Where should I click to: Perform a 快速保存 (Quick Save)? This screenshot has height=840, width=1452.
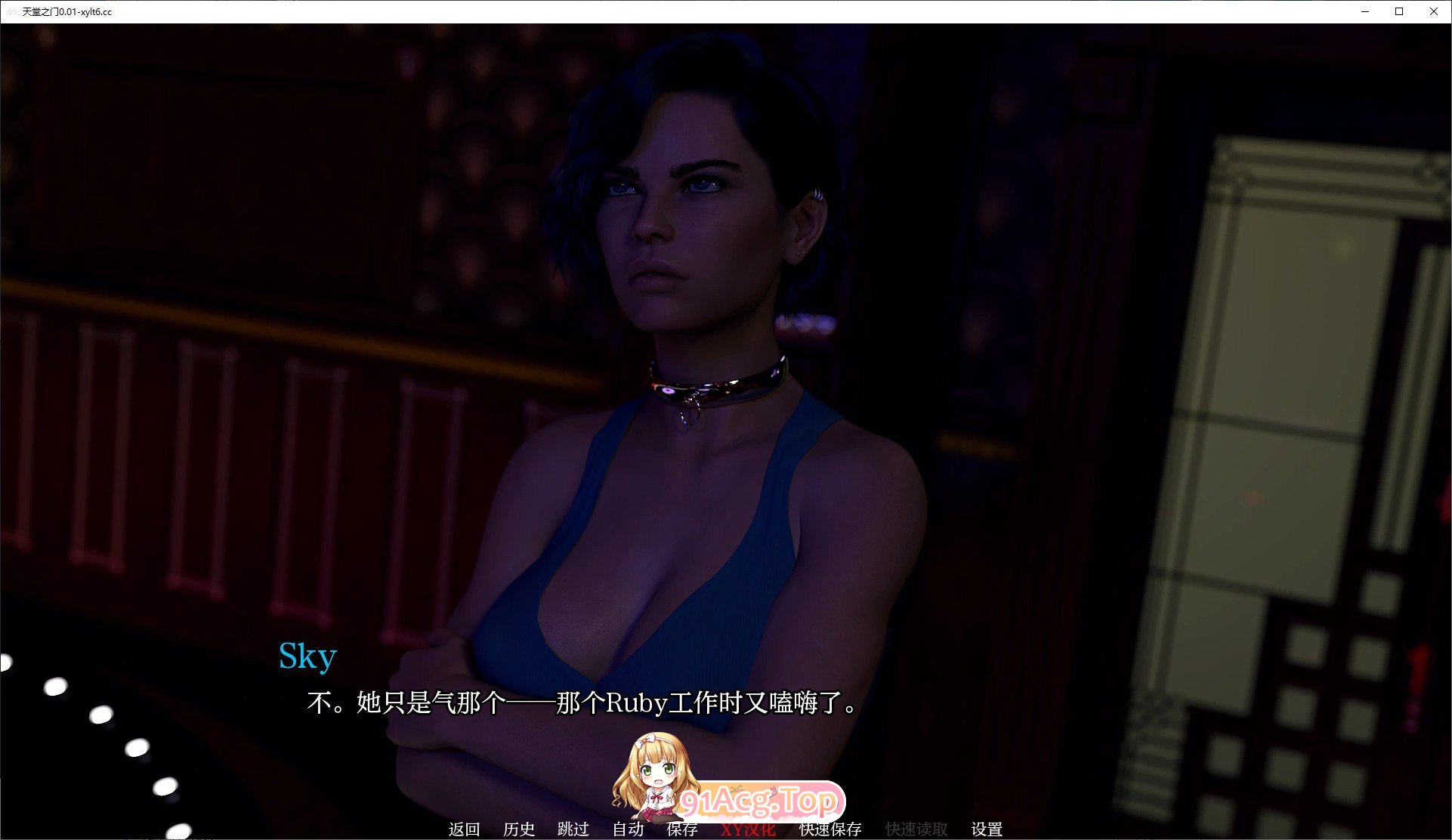830,829
